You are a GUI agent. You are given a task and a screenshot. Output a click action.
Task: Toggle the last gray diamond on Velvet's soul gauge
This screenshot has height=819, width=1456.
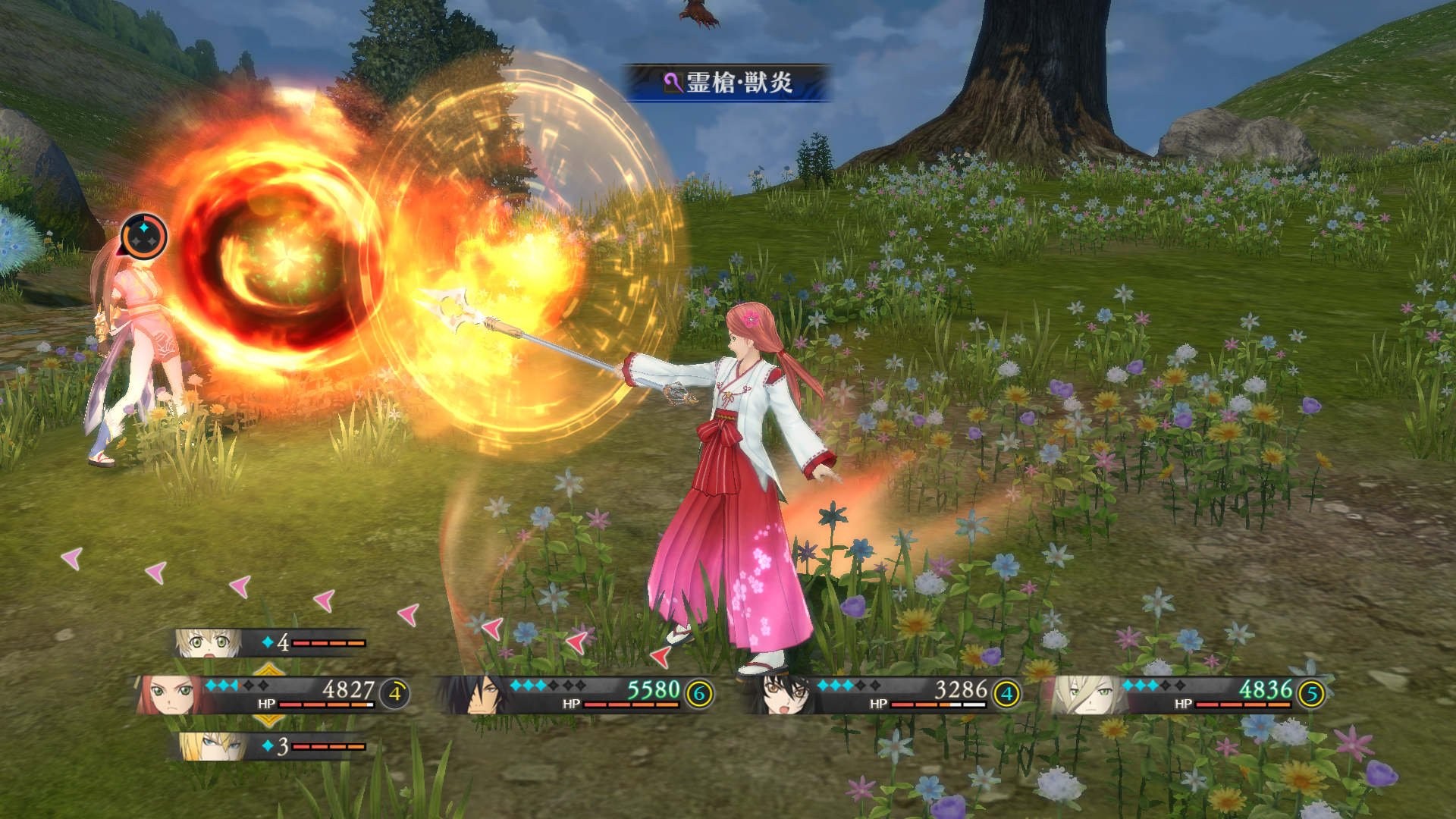coord(875,684)
